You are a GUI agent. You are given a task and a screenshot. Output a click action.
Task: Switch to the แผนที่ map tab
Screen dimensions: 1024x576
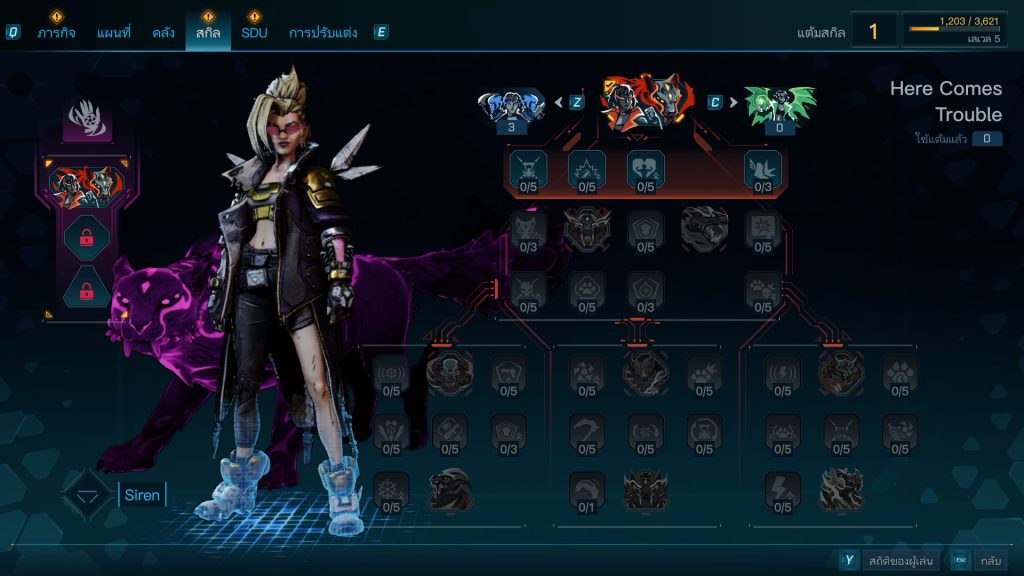[x=113, y=32]
